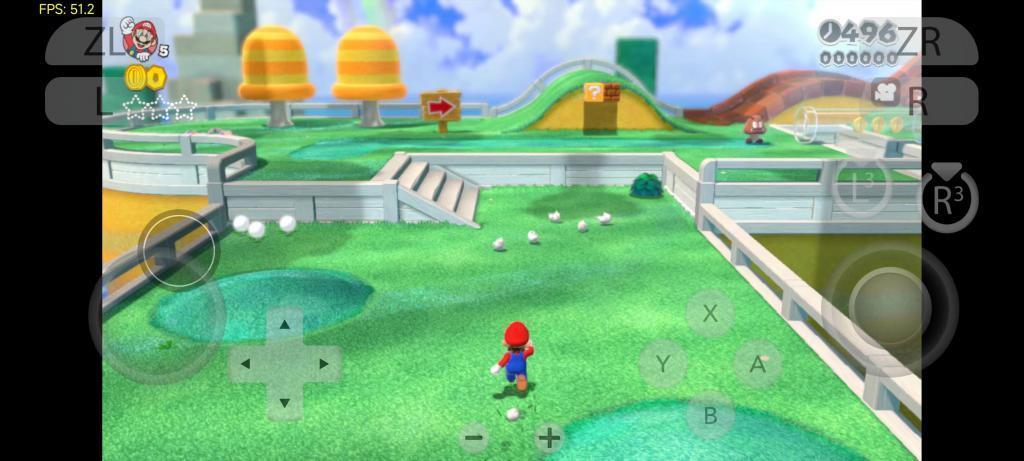Tap the D-pad down arrow
This screenshot has width=1024, height=461.
(x=285, y=404)
